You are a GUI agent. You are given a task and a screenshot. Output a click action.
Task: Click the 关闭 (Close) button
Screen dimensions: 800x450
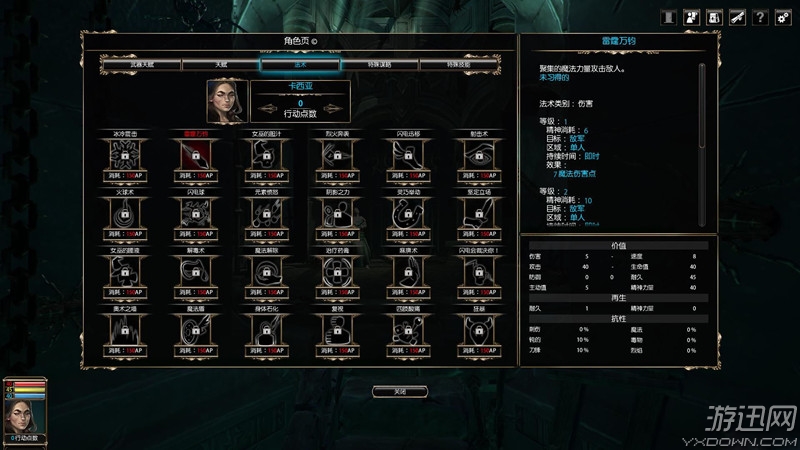(x=399, y=391)
